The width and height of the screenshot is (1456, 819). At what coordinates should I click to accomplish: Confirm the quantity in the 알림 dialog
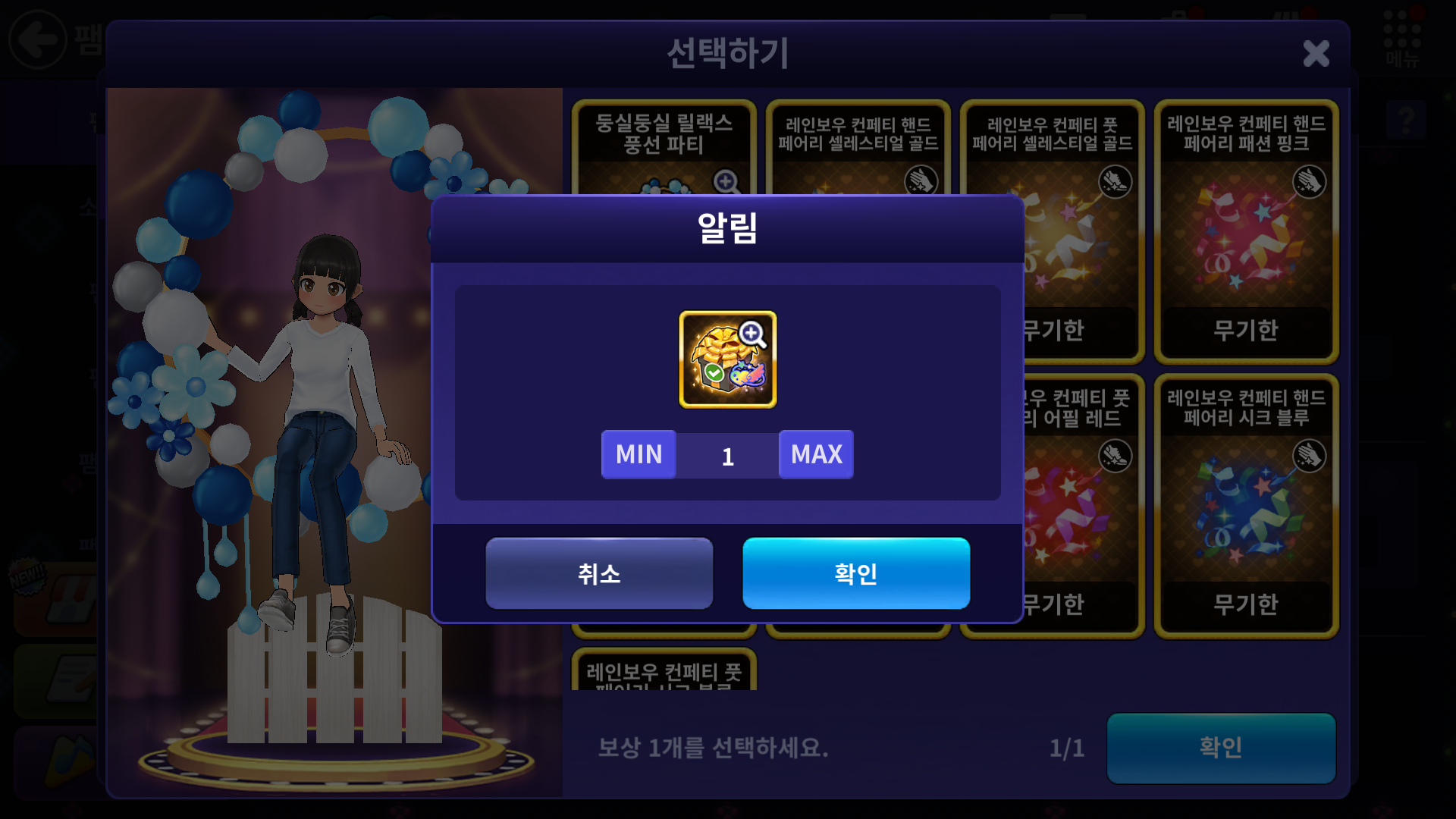click(x=855, y=573)
